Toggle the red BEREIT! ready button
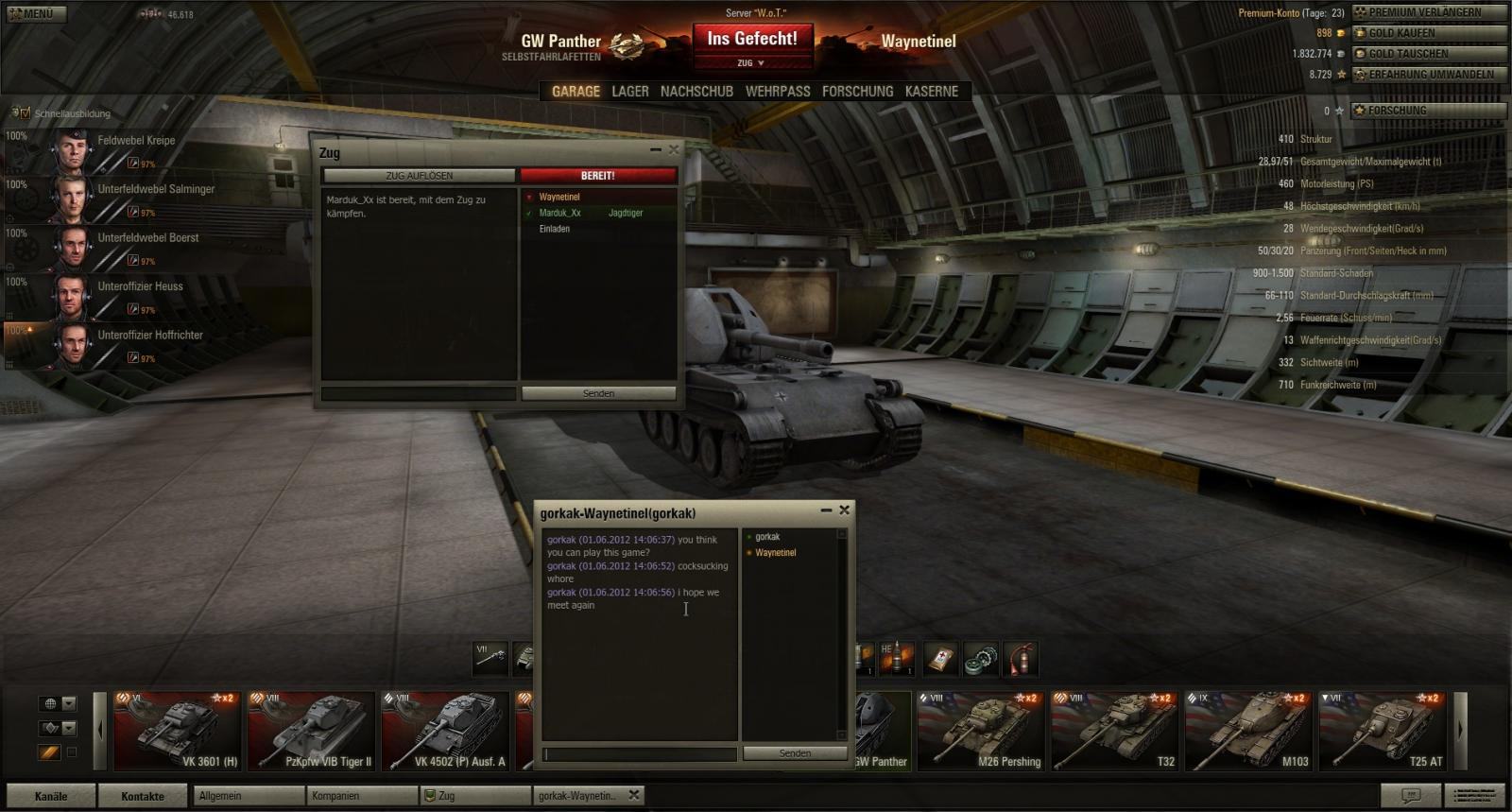The width and height of the screenshot is (1512, 812). point(597,176)
